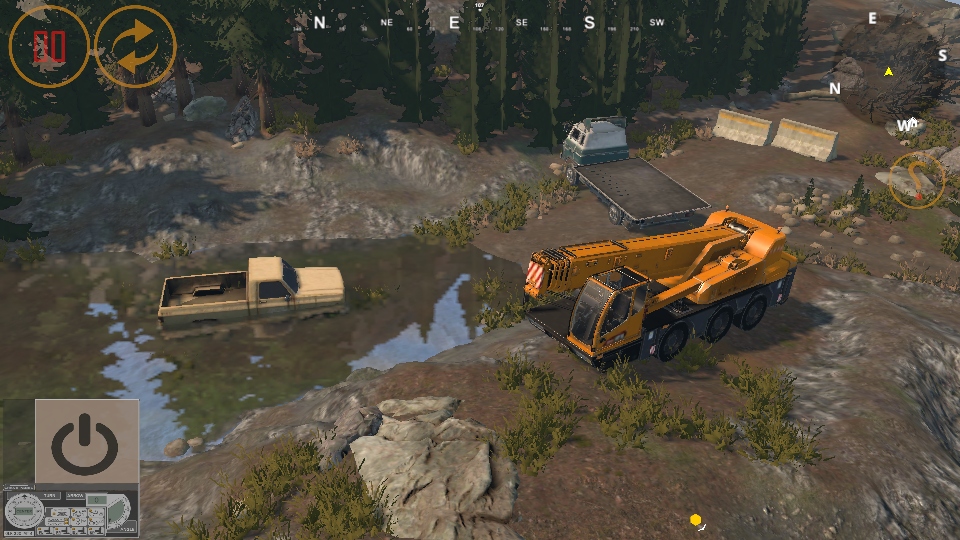The height and width of the screenshot is (540, 960).
Task: Toggle the engine power button
Action: click(86, 441)
